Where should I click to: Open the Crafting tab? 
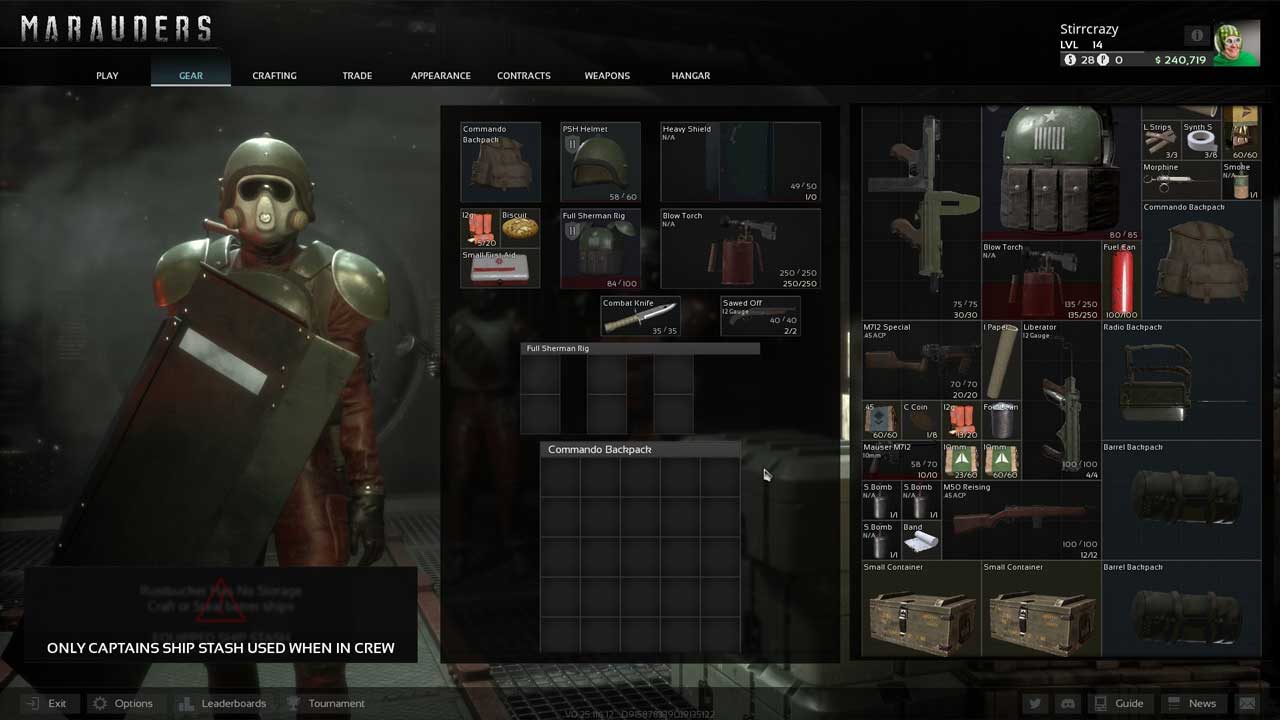pyautogui.click(x=274, y=76)
